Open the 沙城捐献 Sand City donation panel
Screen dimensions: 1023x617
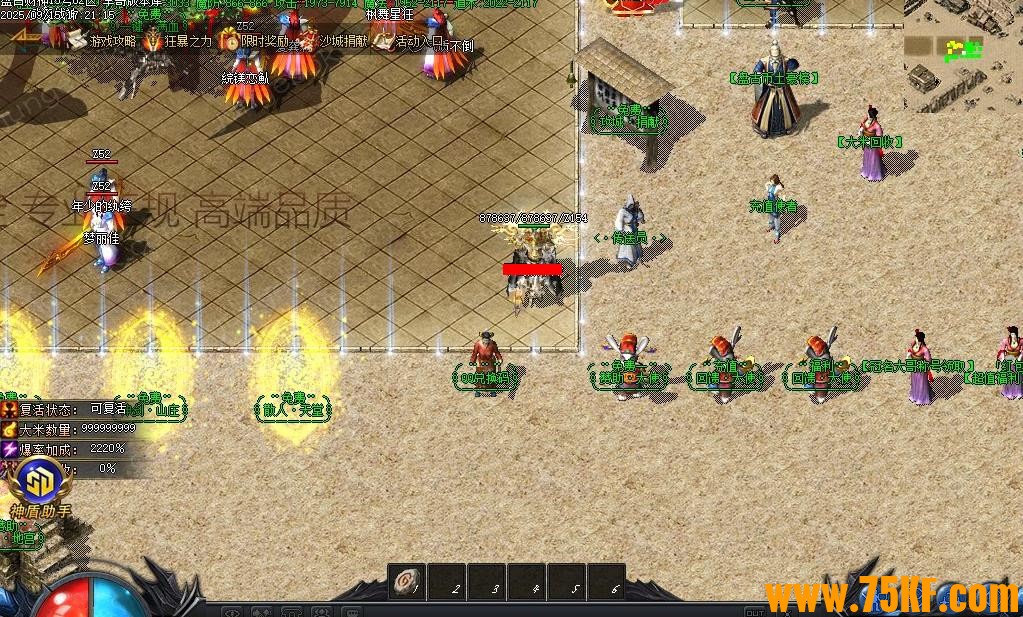click(x=331, y=41)
